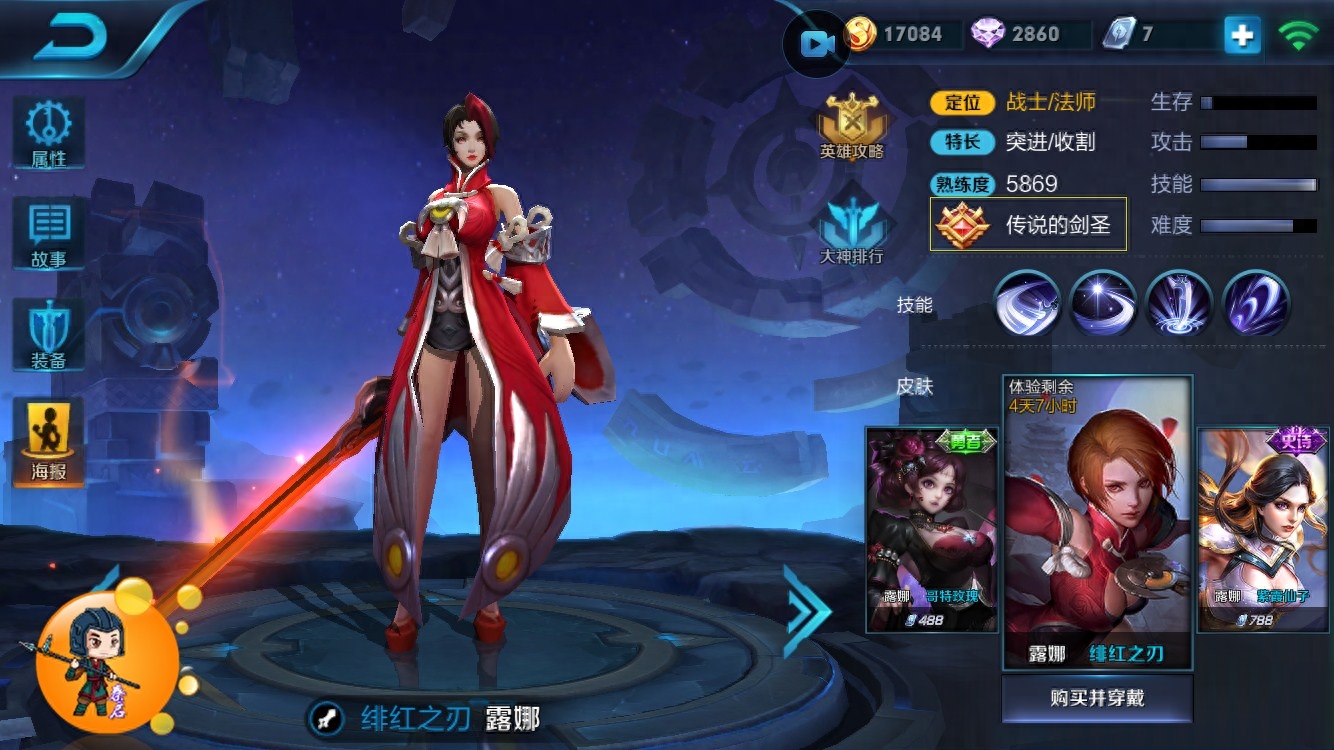Viewport: 1334px width, 750px height.
Task: Open 大神排行 top player ranking
Action: click(x=852, y=228)
